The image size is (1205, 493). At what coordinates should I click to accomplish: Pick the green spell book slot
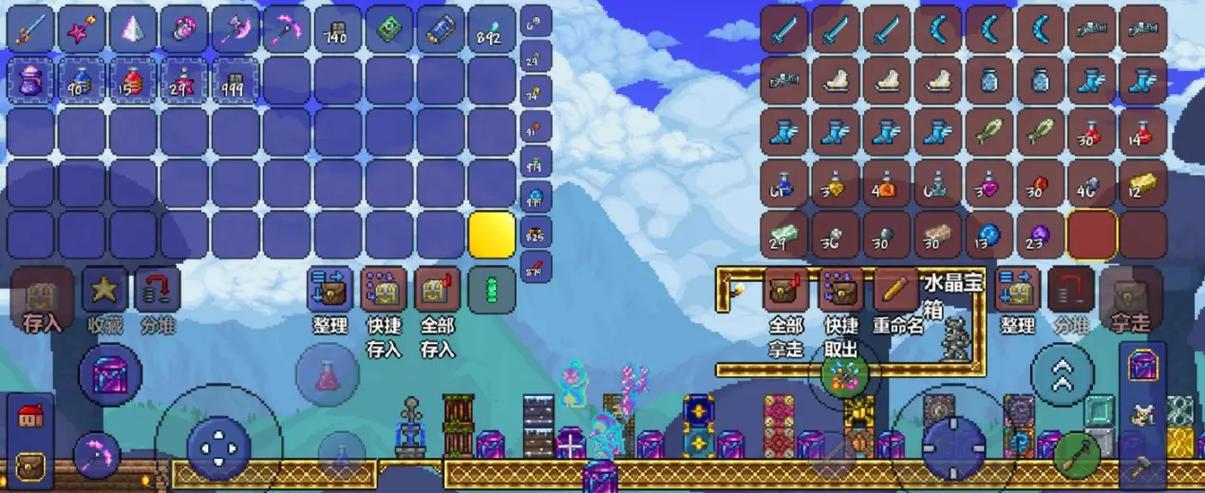pyautogui.click(x=390, y=28)
